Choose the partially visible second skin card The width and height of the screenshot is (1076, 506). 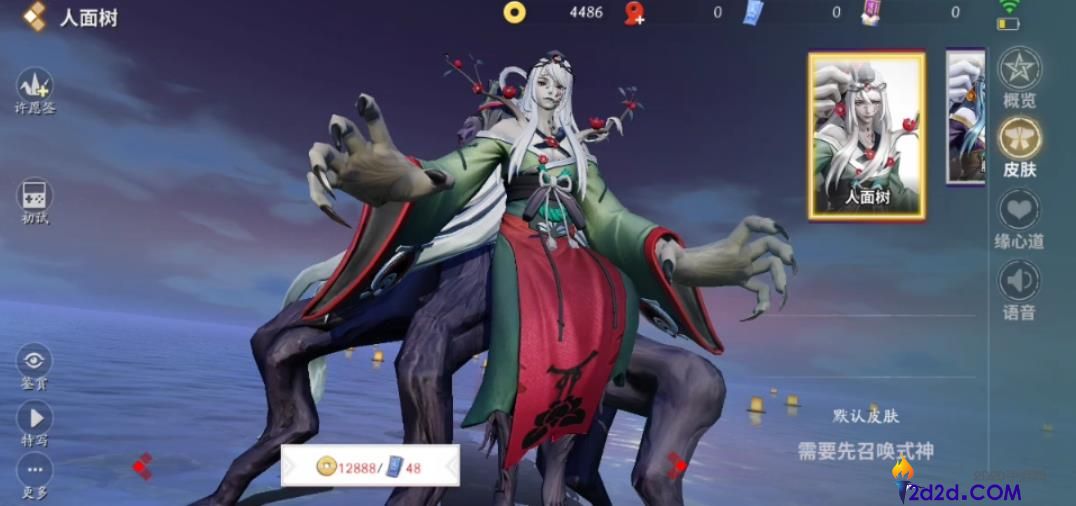966,117
